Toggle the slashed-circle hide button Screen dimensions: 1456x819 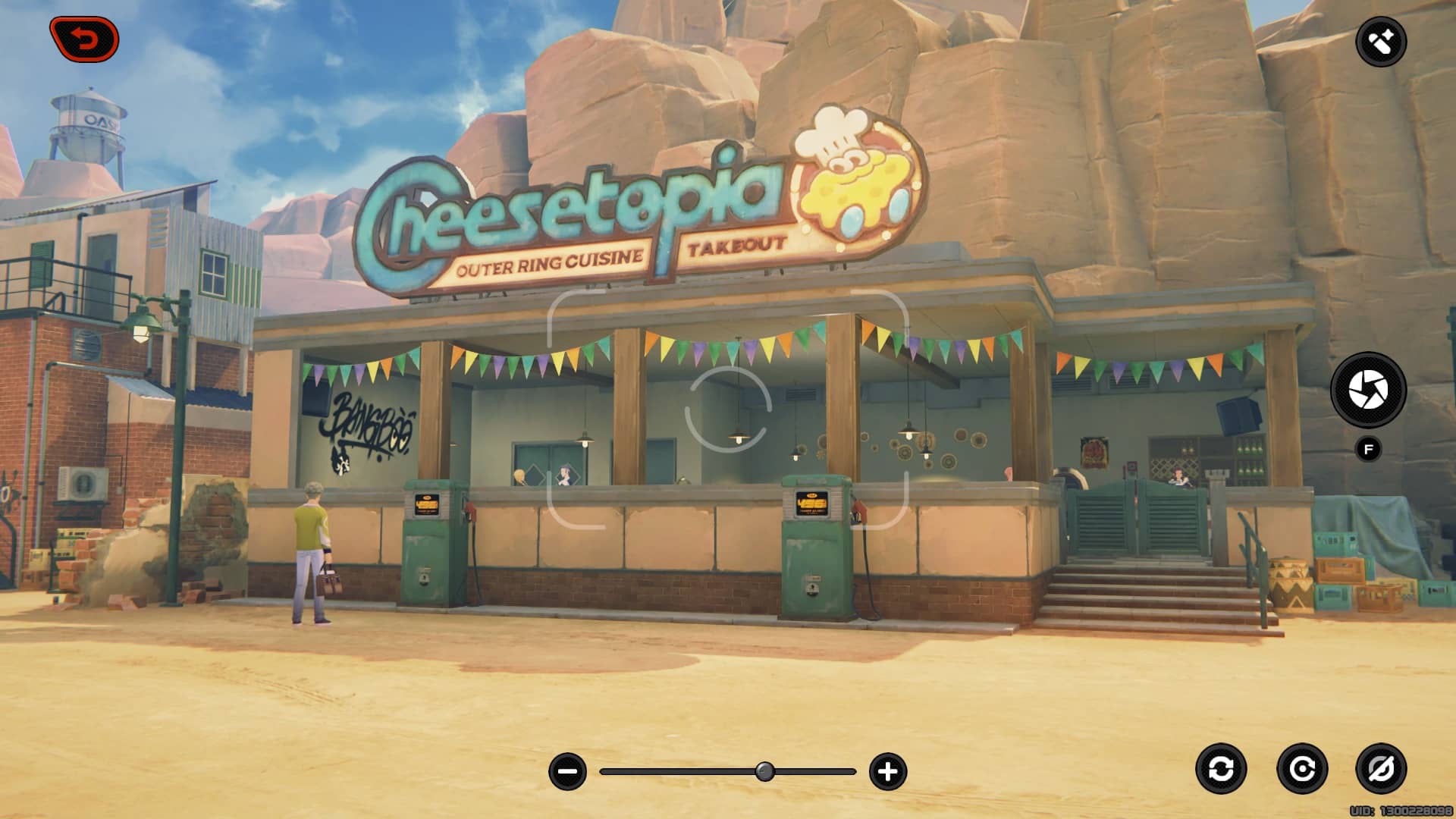pos(1380,769)
